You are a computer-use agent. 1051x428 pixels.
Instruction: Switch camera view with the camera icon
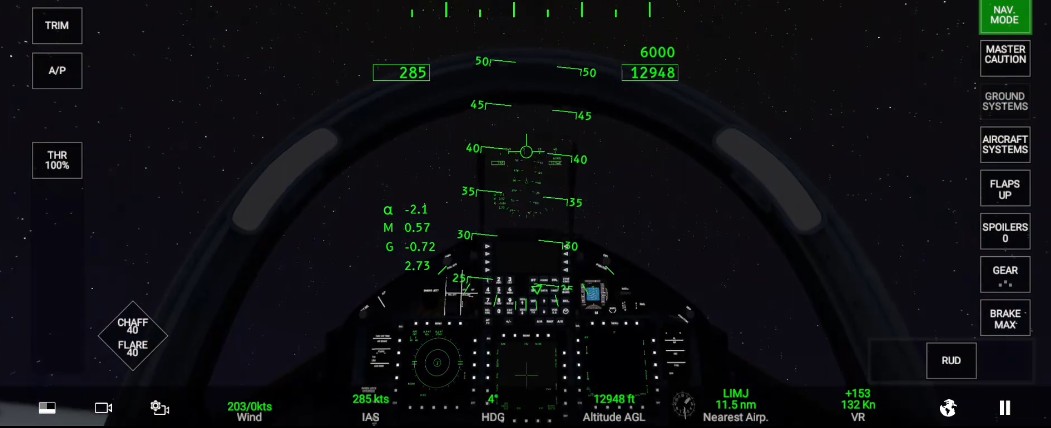click(103, 408)
